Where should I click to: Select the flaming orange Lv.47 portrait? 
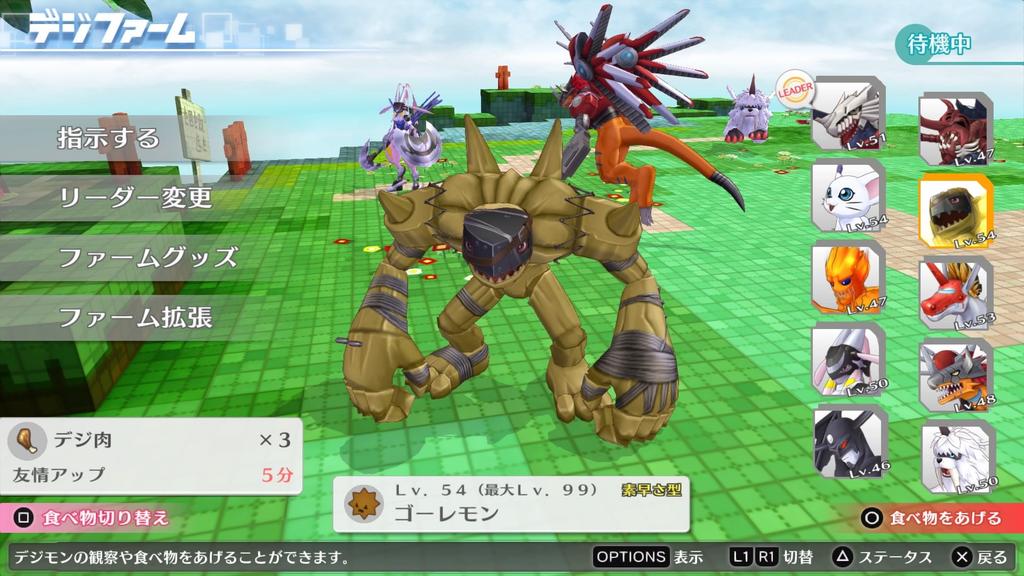point(847,277)
